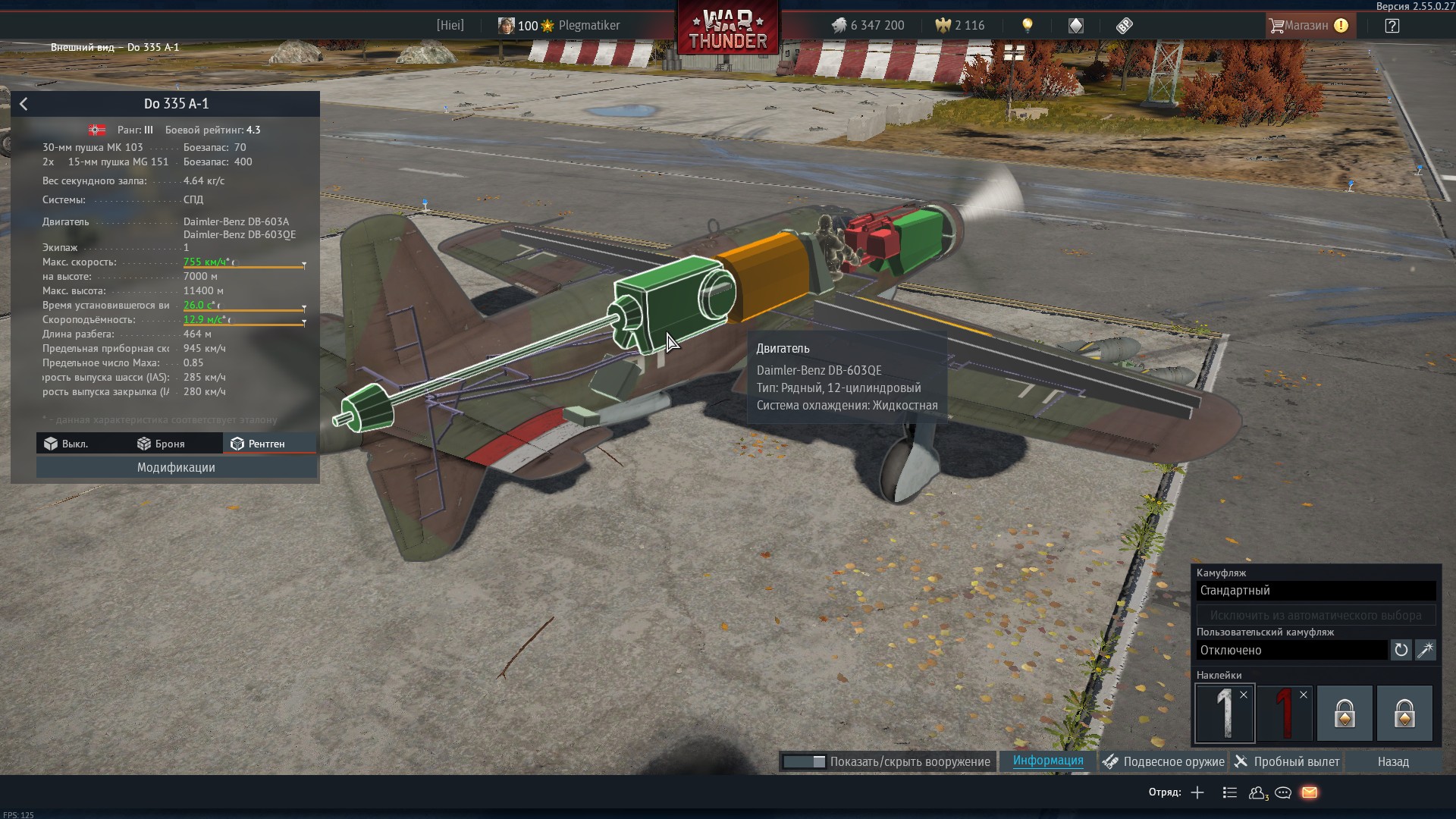Select the white number 1 decal slot
Image resolution: width=1456 pixels, height=819 pixels.
[1223, 714]
